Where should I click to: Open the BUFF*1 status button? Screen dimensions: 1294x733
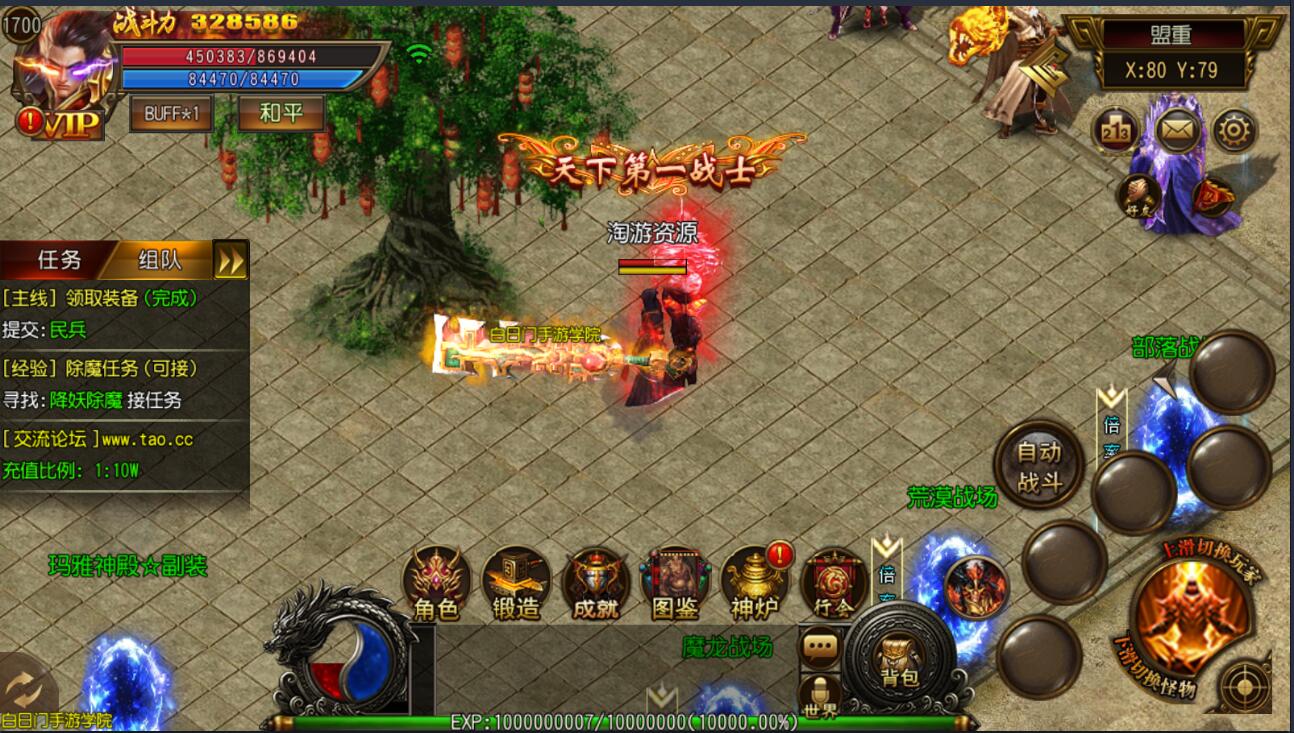pos(171,113)
